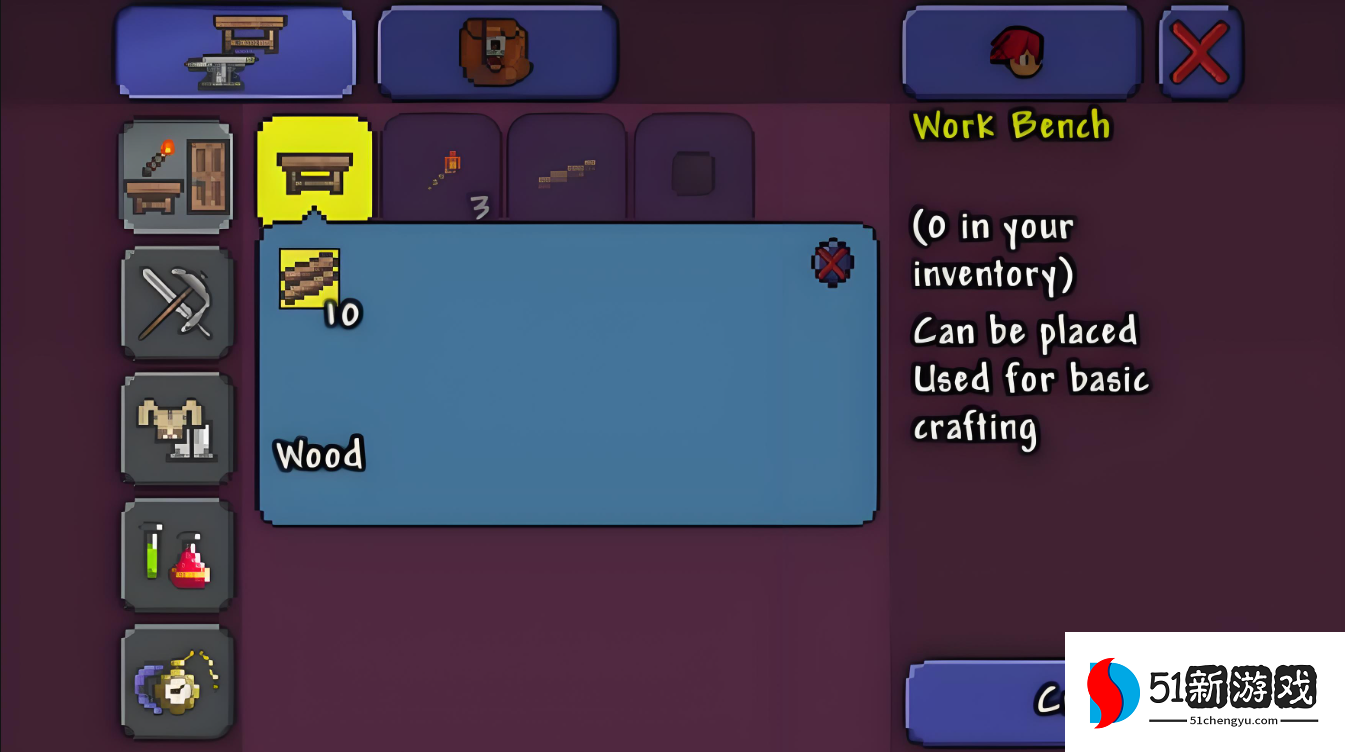Select the watch accessories category
The height and width of the screenshot is (752, 1345).
[x=177, y=680]
